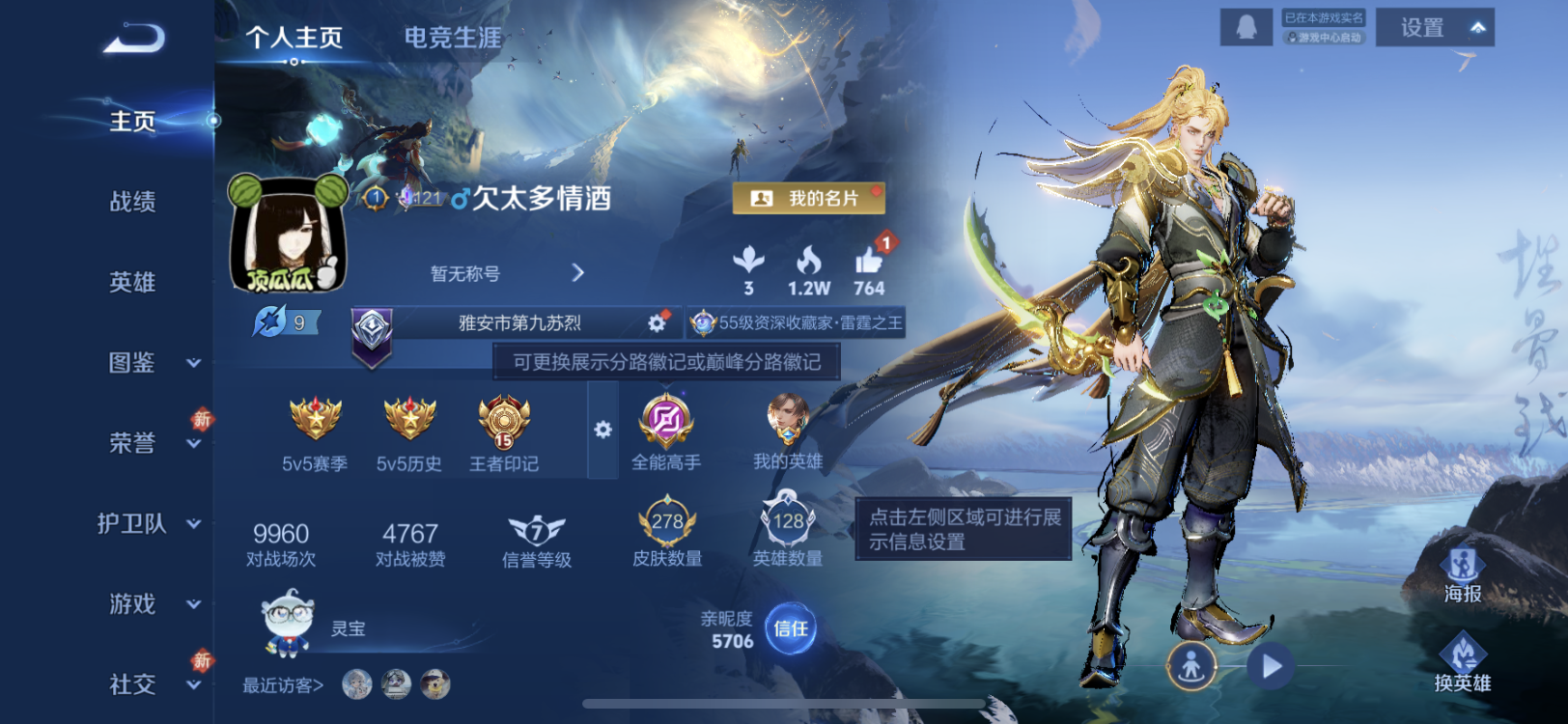Open 我的英雄 hero showcase

point(789,420)
